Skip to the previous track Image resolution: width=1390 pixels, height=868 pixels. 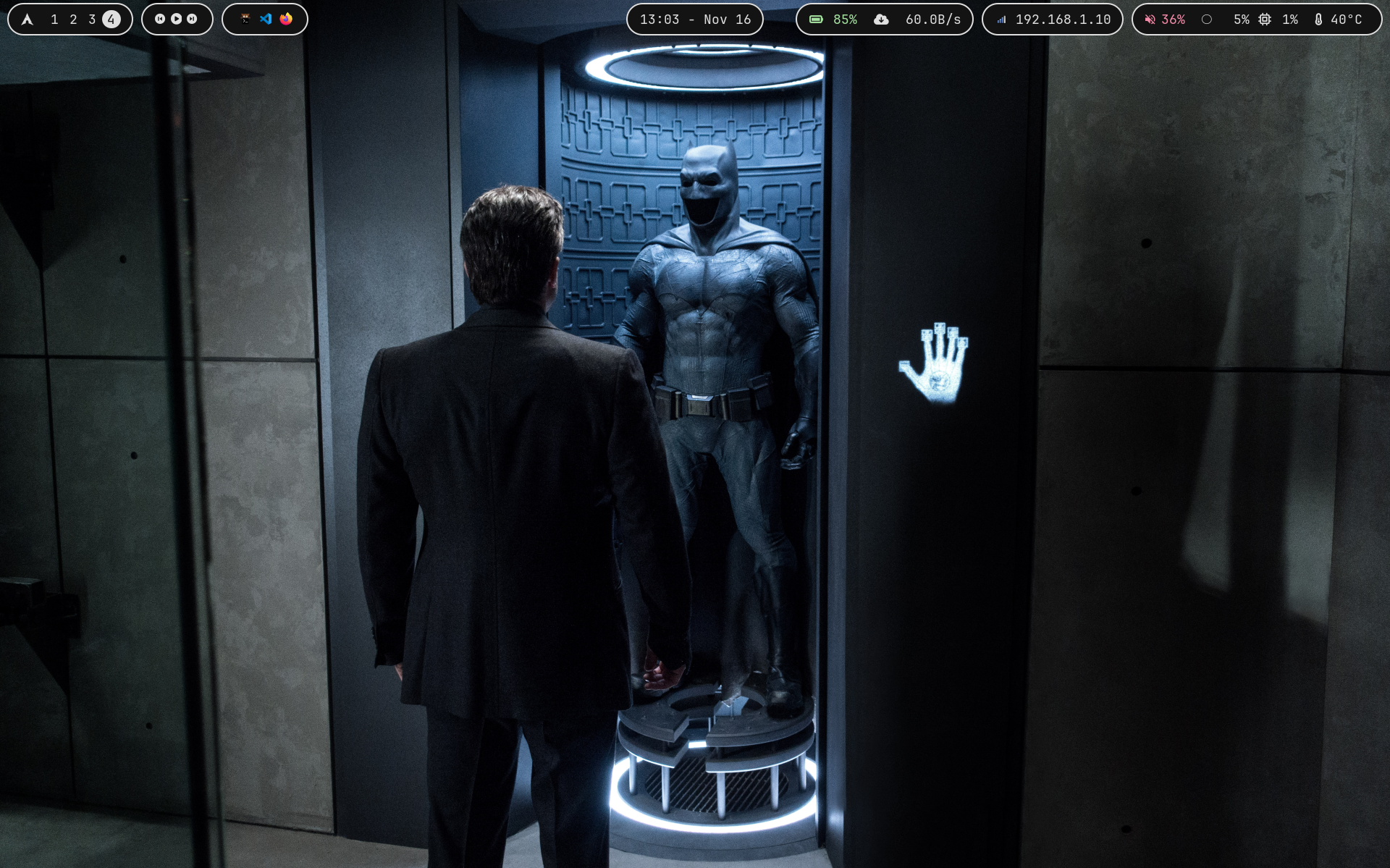(x=161, y=19)
